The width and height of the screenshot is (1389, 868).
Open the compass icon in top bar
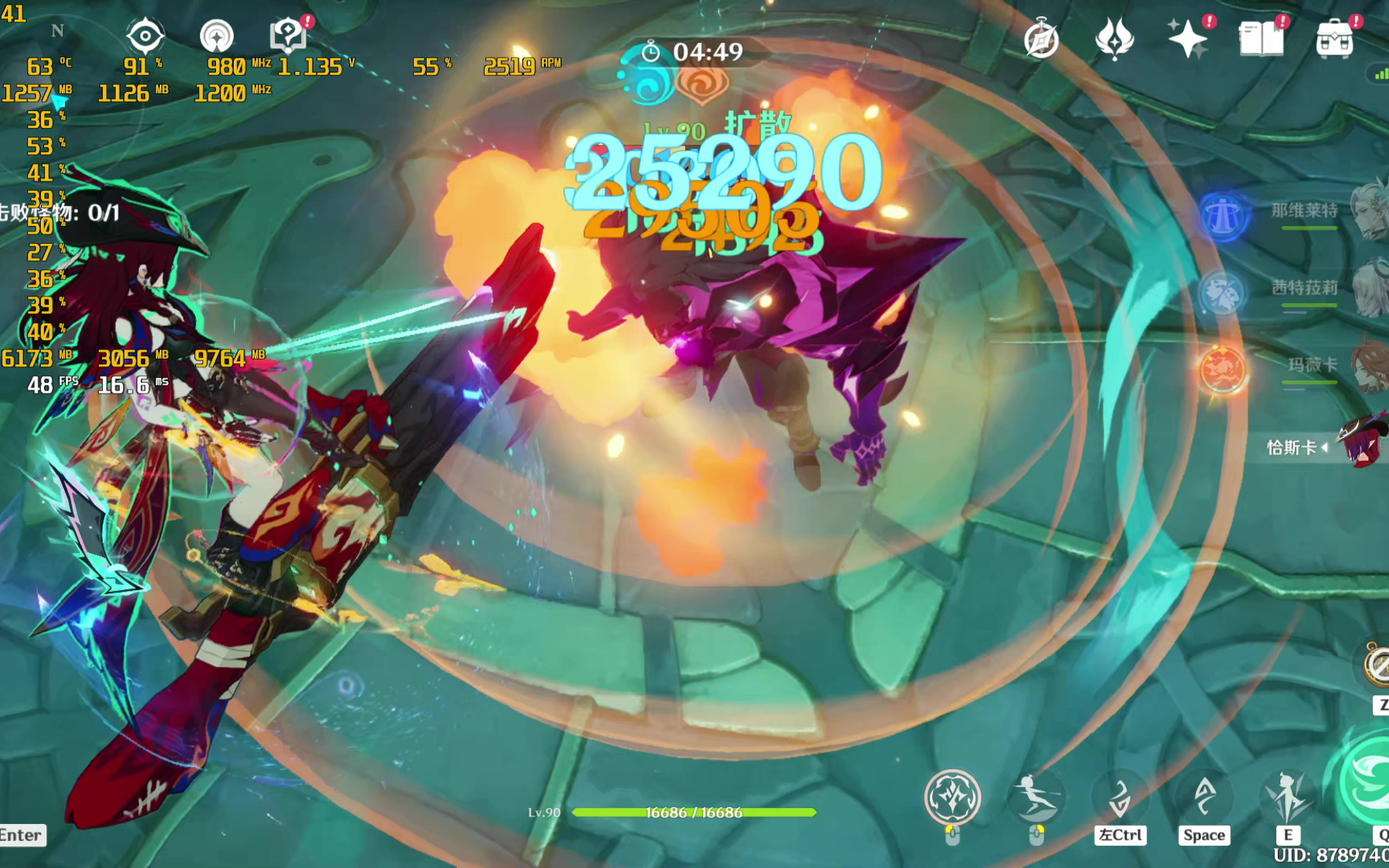(1041, 39)
